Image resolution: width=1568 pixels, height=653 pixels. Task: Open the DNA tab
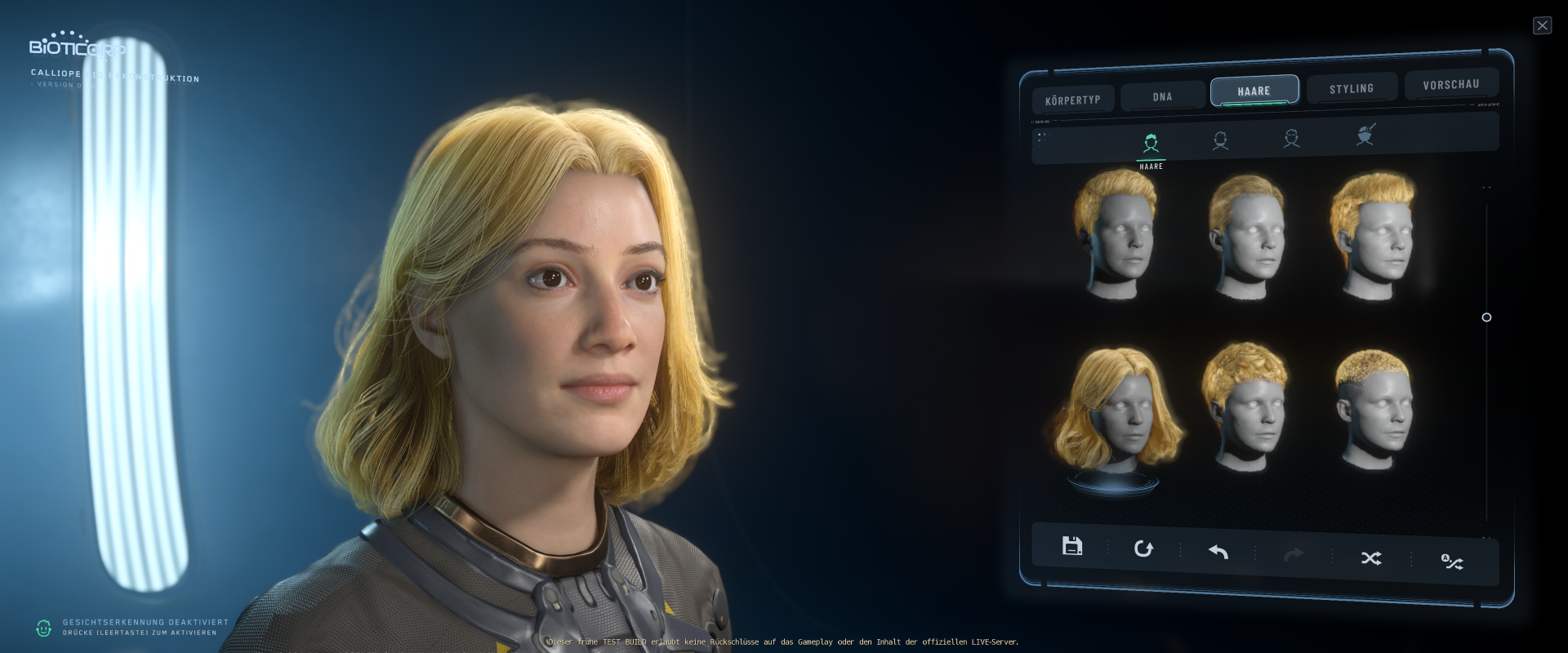tap(1161, 96)
